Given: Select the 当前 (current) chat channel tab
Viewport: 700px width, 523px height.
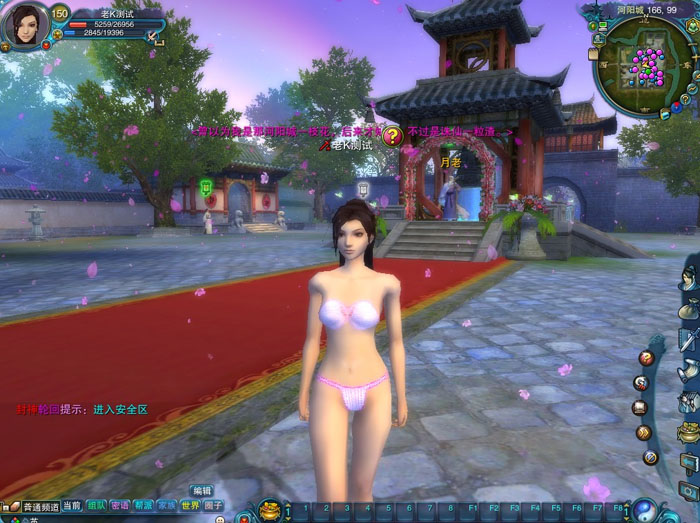Looking at the screenshot, I should pos(72,506).
